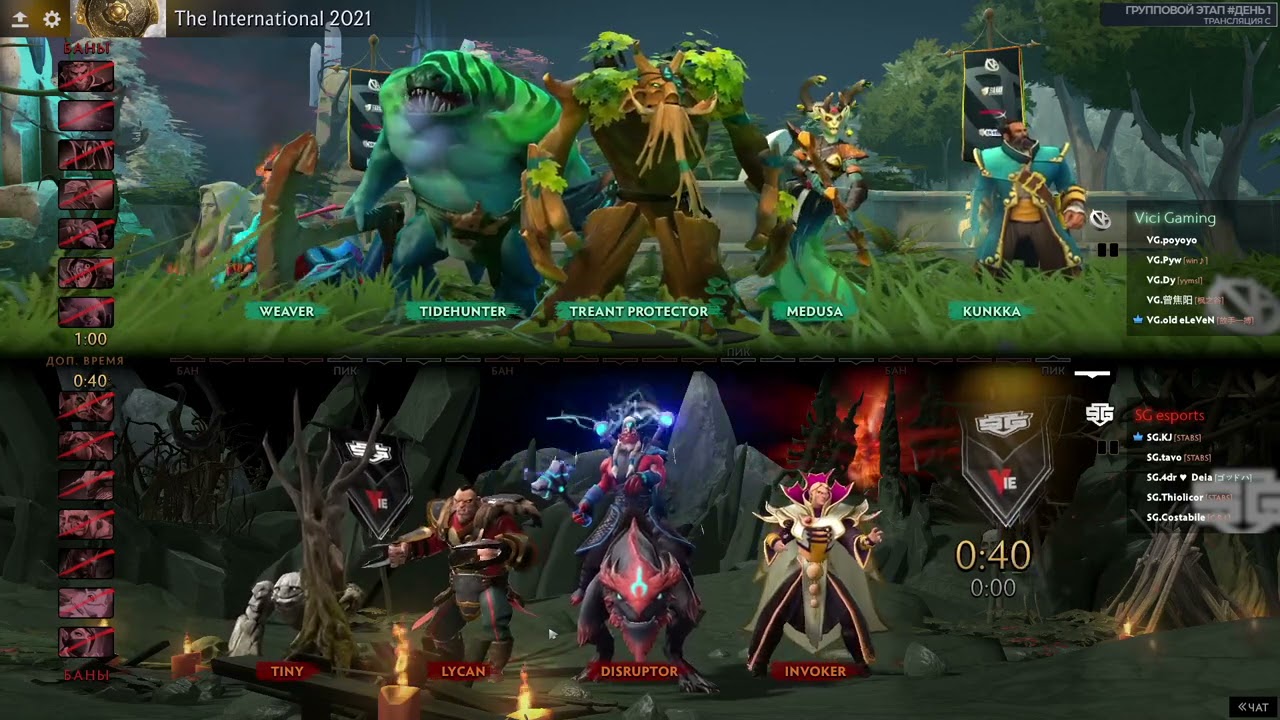Choose SG.Costabile in the player list

(x=1175, y=517)
